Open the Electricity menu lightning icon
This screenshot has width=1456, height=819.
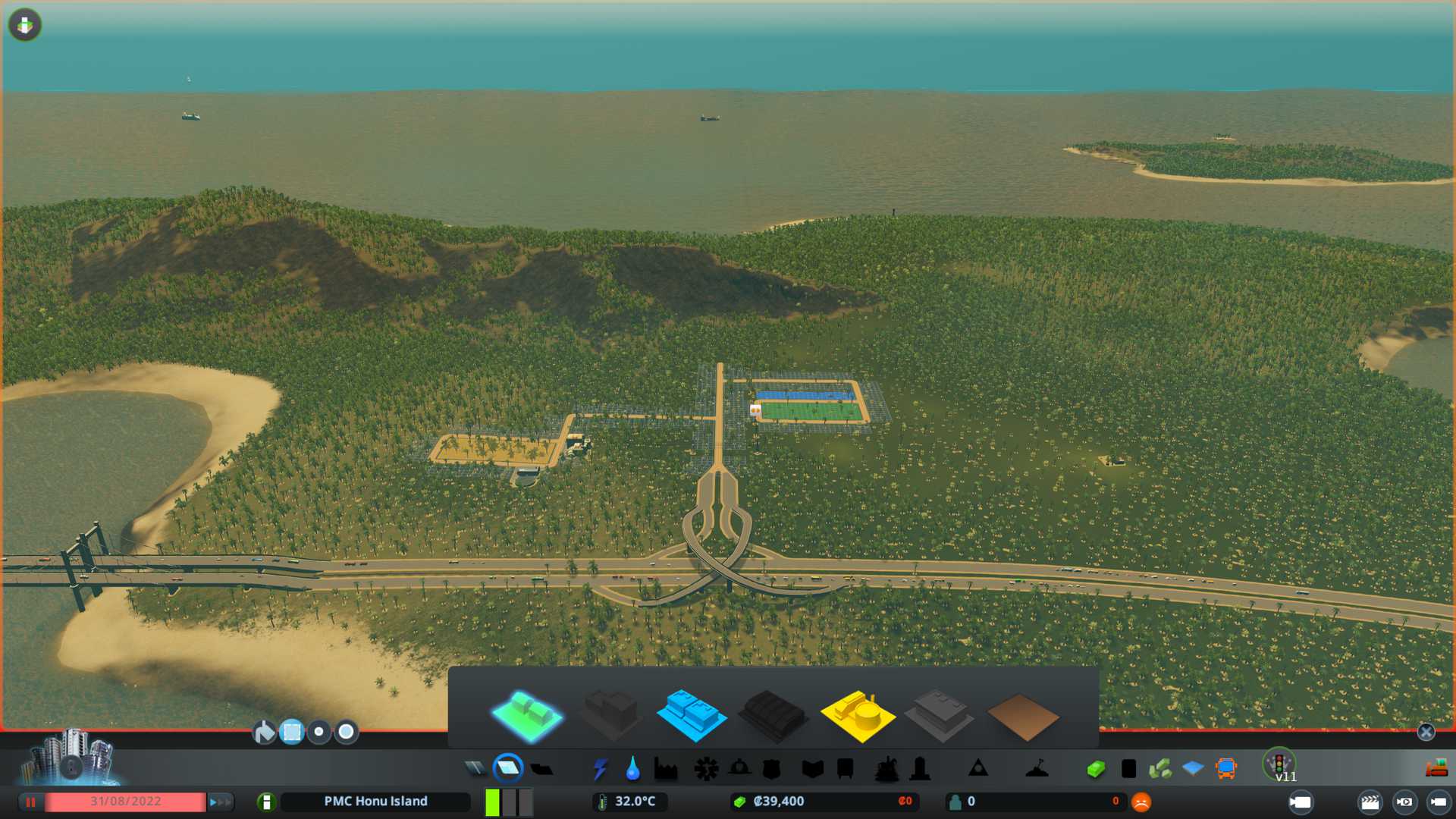click(x=600, y=769)
